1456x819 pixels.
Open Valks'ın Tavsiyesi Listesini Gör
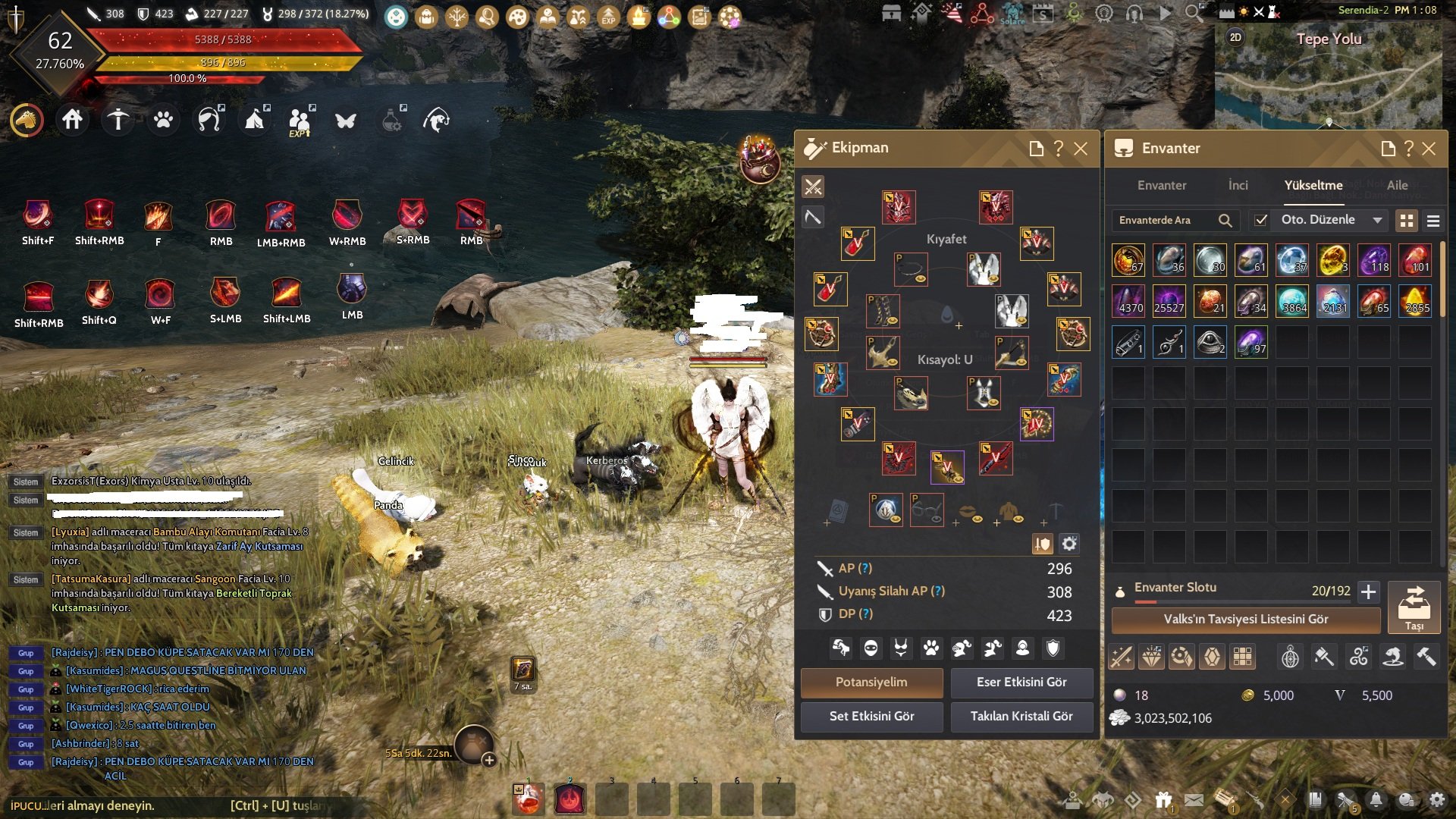(x=1245, y=619)
